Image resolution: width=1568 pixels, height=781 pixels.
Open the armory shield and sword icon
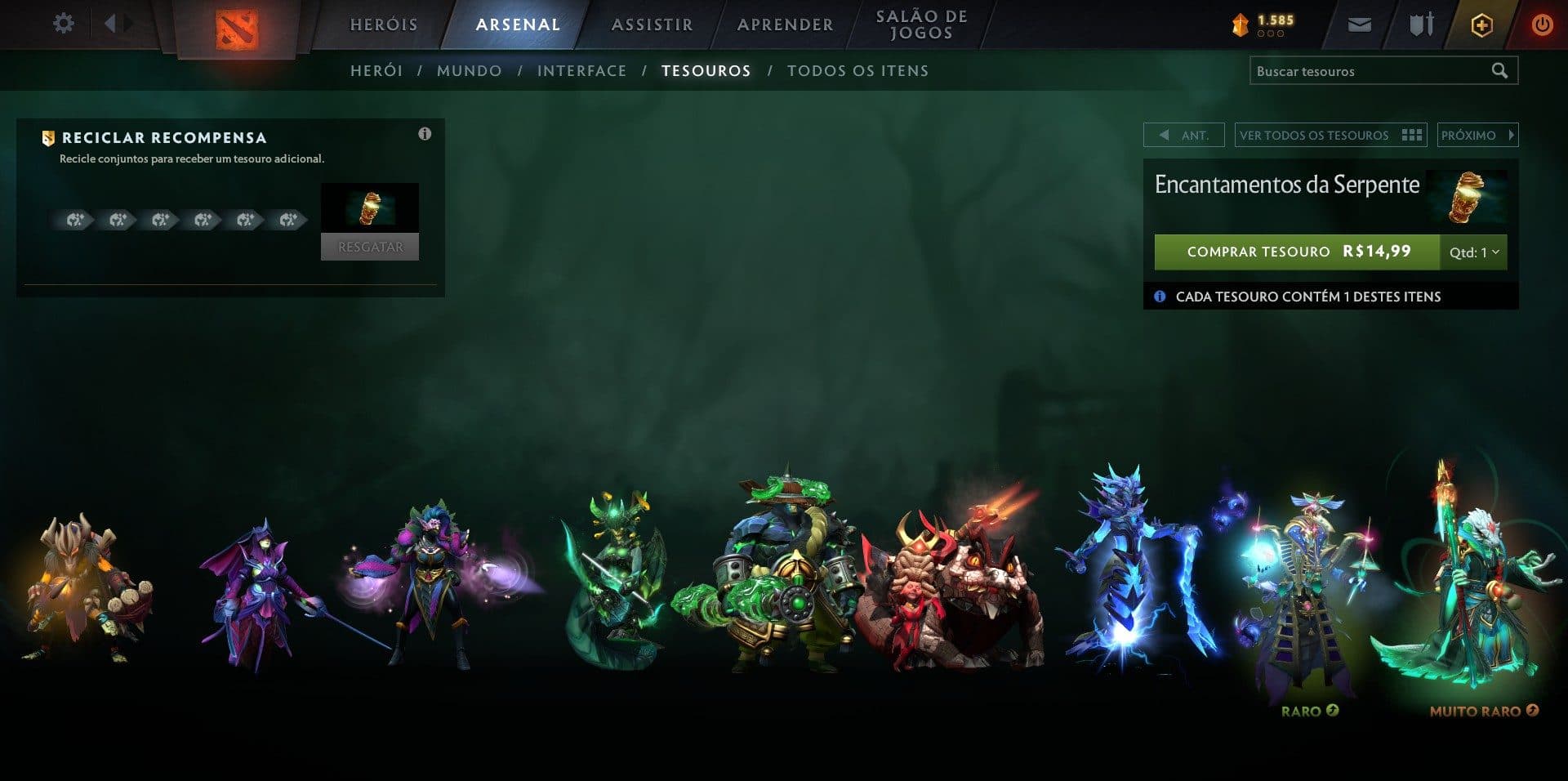click(x=1421, y=25)
